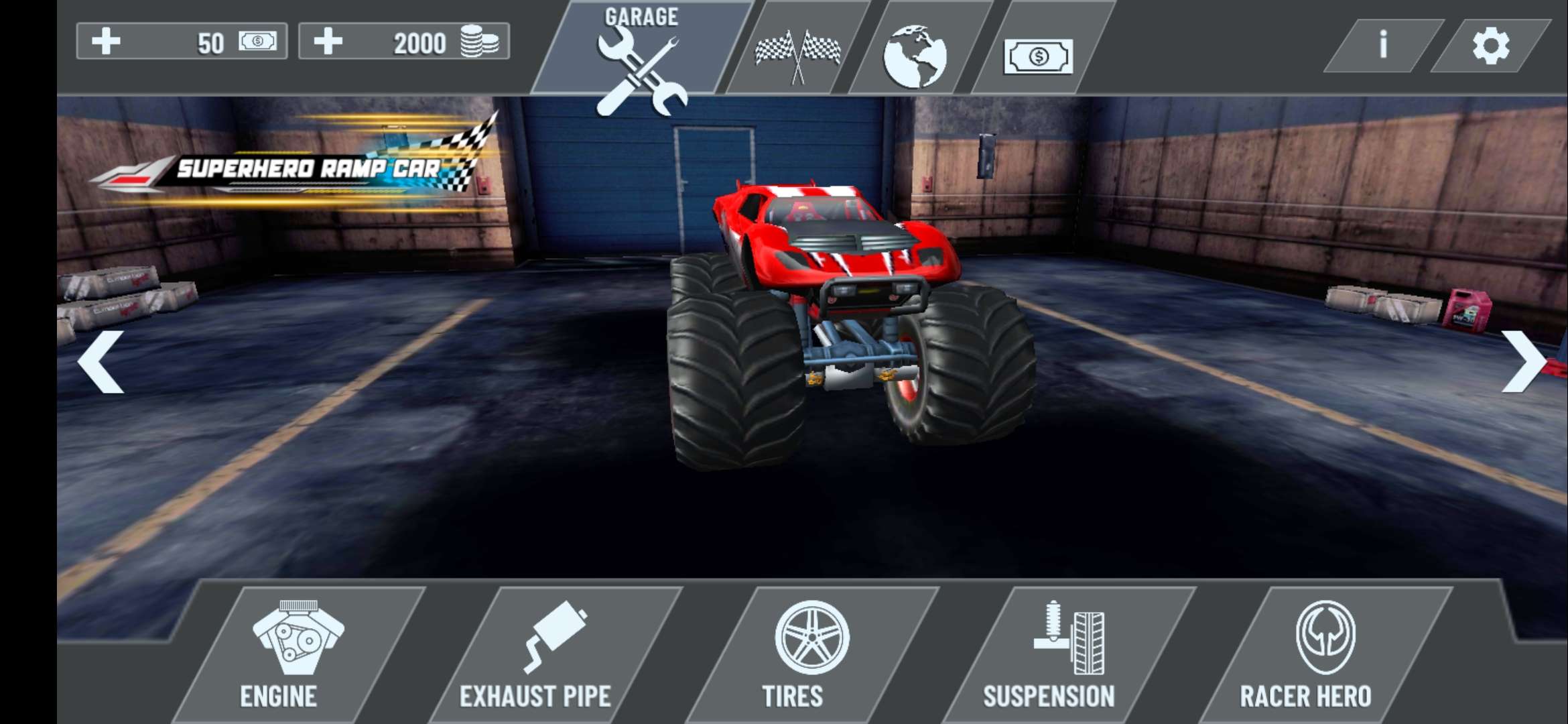This screenshot has height=724, width=1568.
Task: Open the gear settings menu
Action: [x=1490, y=46]
